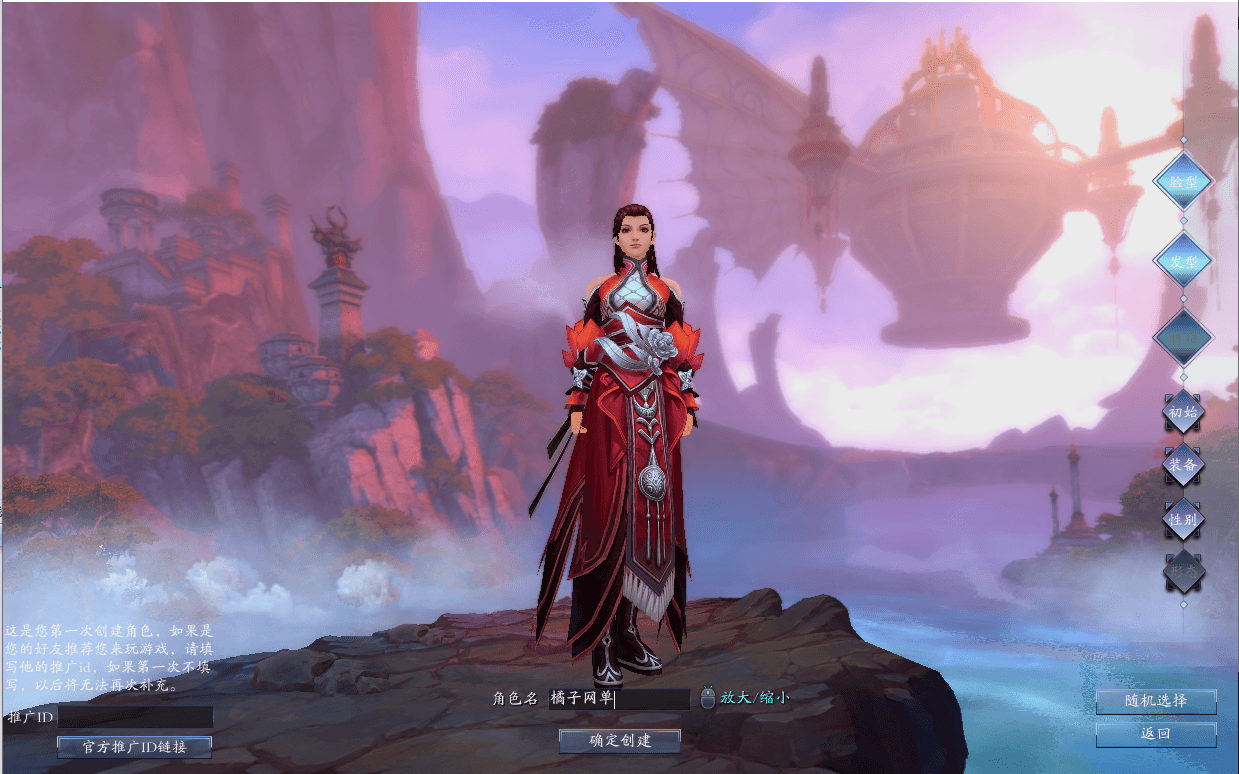Select the 发型 hairstyle option

(1183, 261)
